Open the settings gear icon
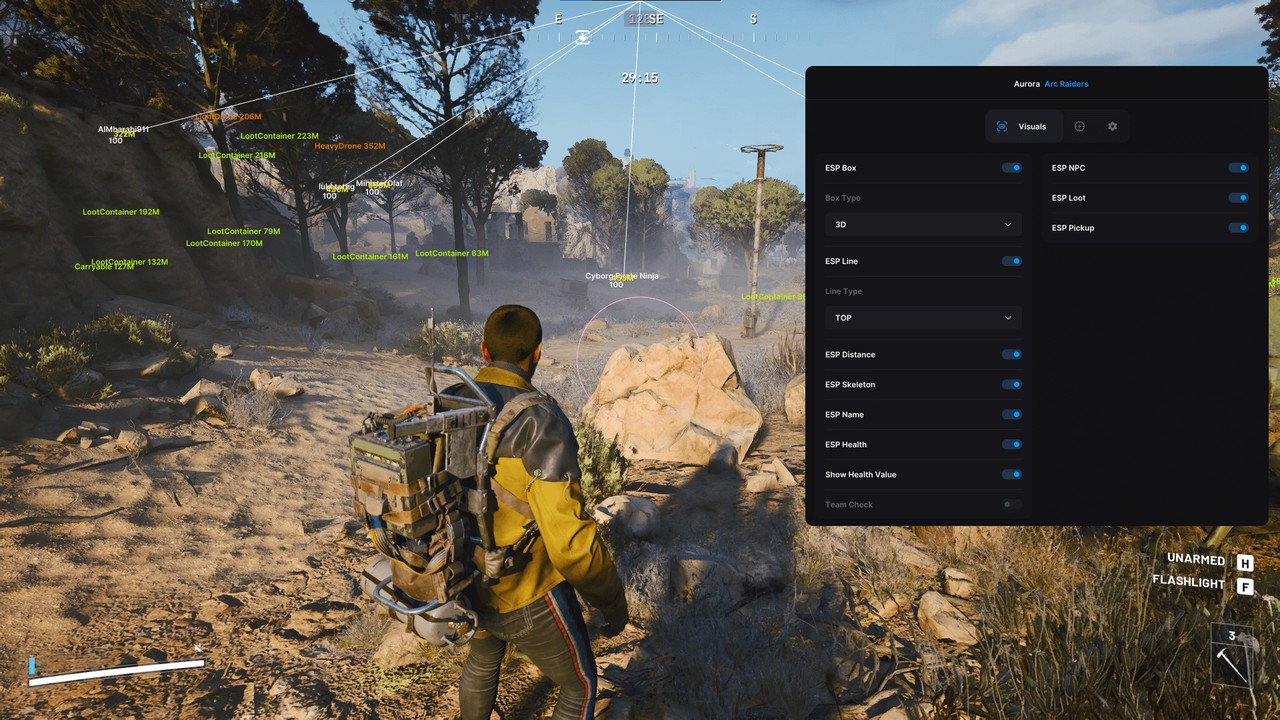The height and width of the screenshot is (720, 1280). pyautogui.click(x=1113, y=126)
